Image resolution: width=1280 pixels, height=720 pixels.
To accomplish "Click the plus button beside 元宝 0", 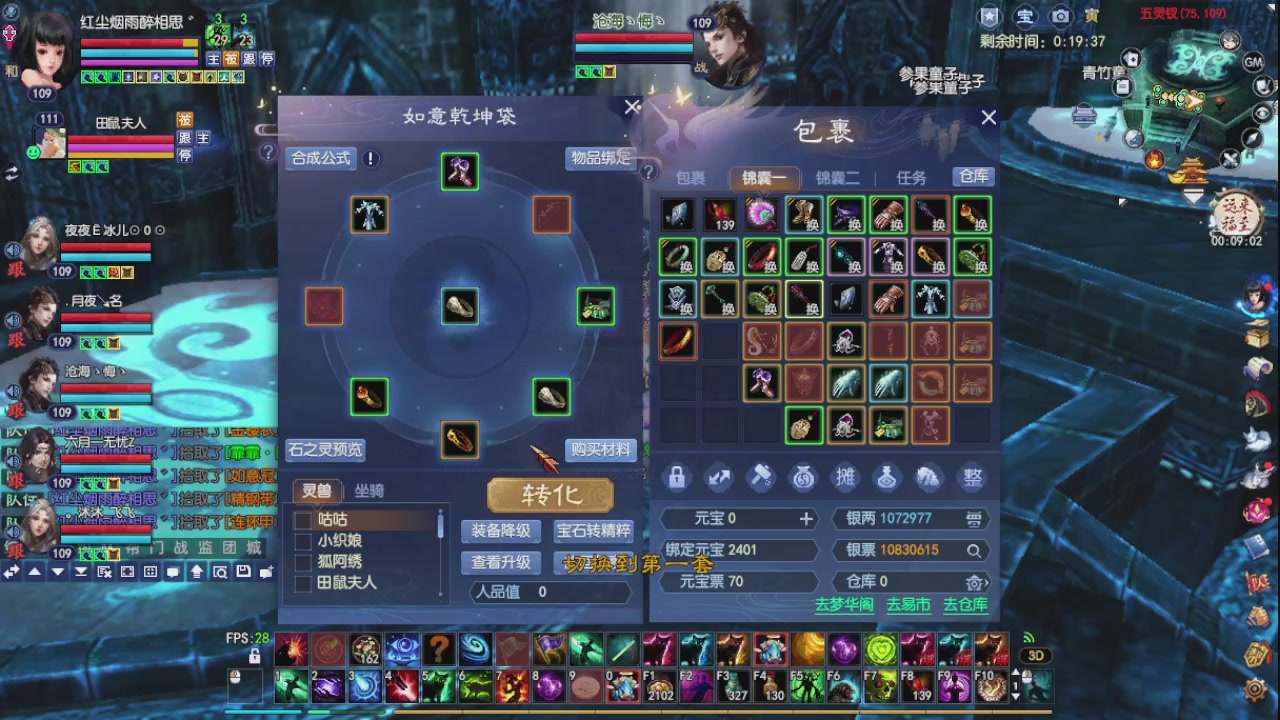I will pyautogui.click(x=806, y=518).
